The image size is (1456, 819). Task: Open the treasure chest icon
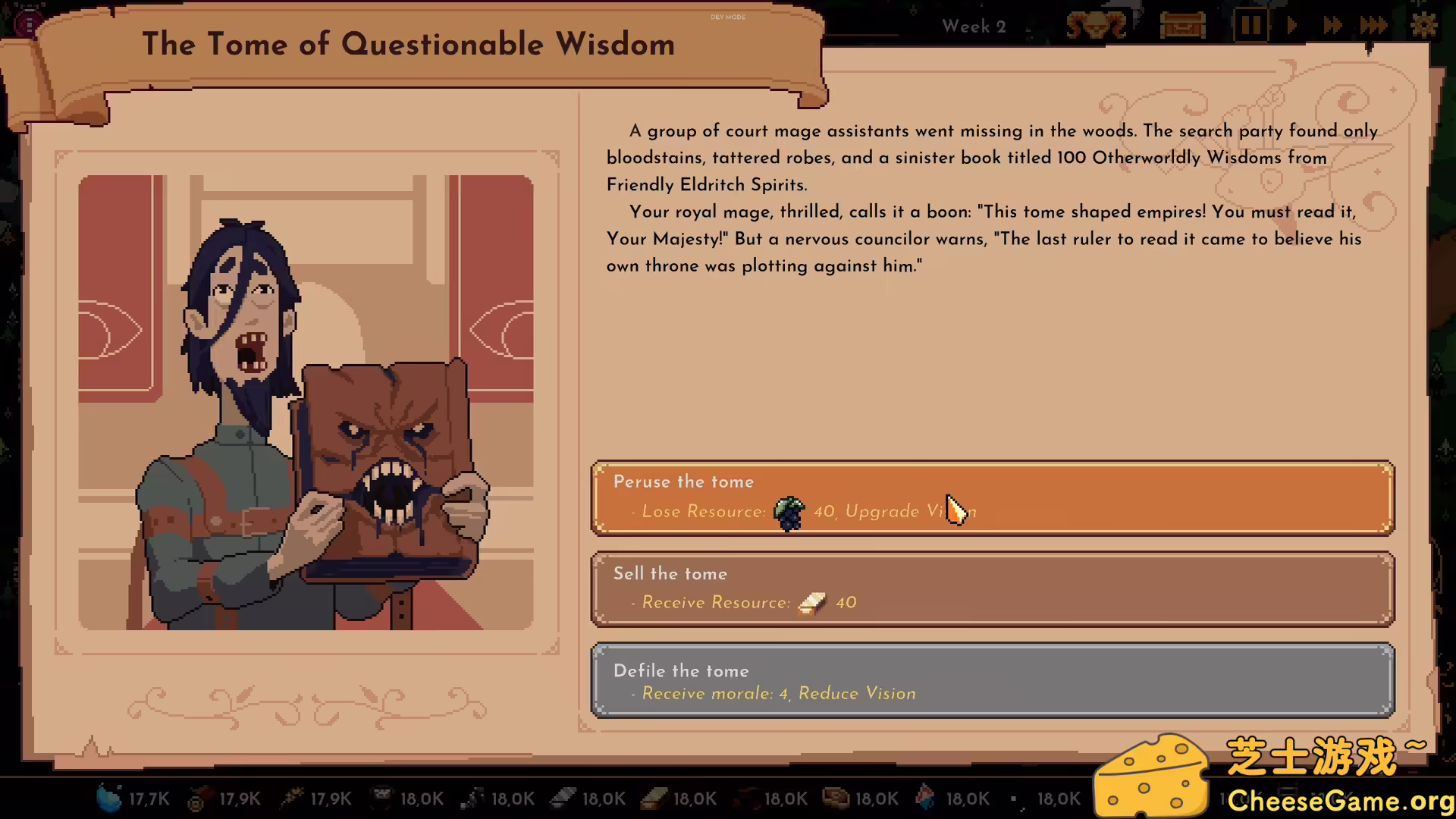[1182, 27]
